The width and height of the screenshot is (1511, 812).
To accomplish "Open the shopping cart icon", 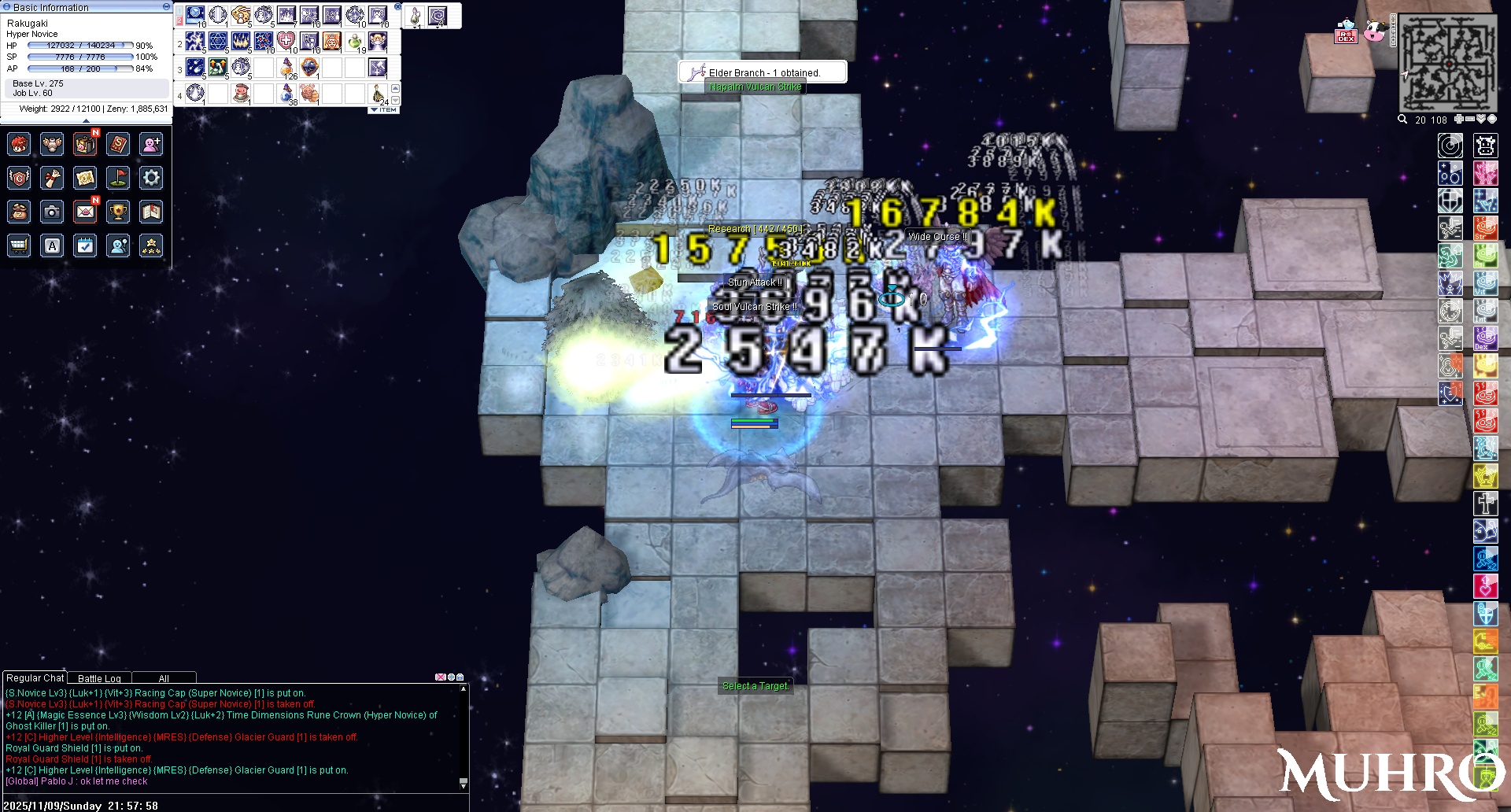I will point(19,245).
